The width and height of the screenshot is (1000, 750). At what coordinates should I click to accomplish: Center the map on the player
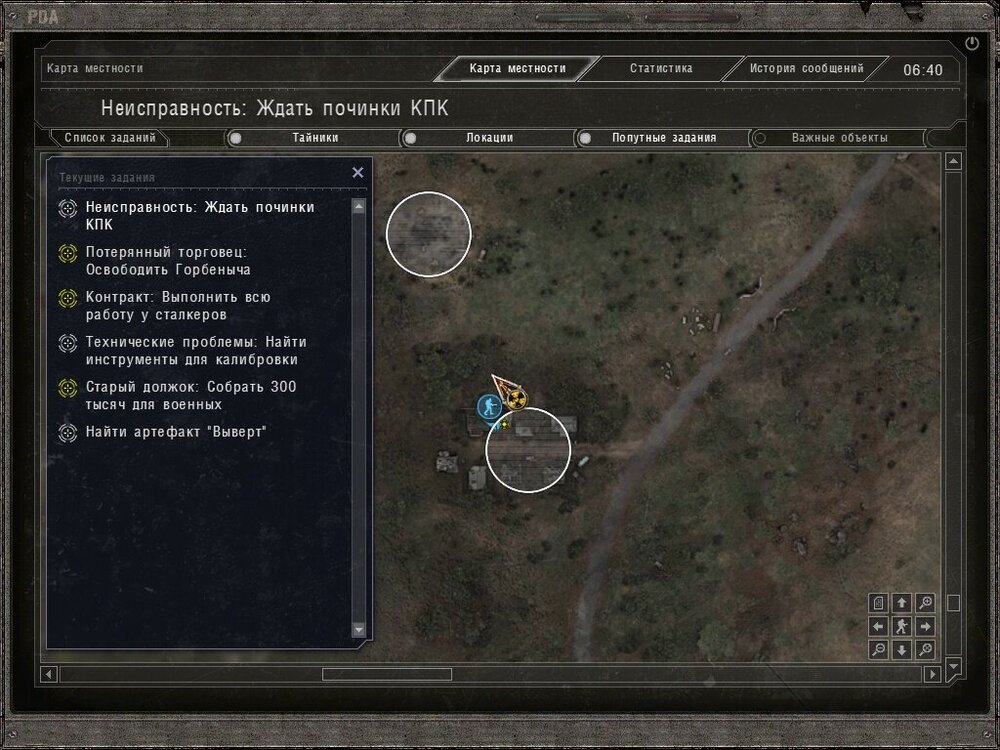click(902, 627)
